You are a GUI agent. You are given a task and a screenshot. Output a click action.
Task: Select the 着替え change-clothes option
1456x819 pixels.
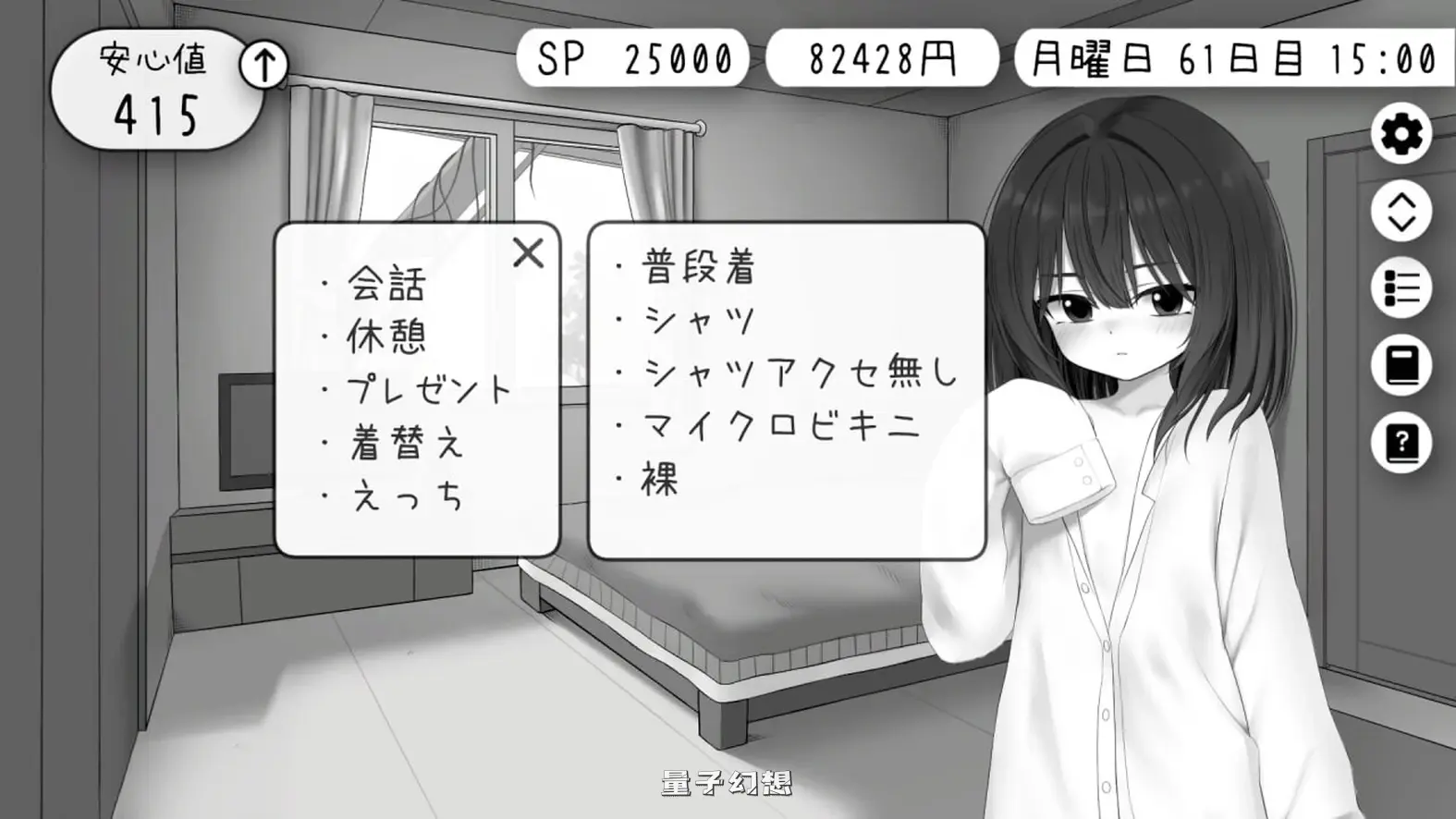[404, 444]
